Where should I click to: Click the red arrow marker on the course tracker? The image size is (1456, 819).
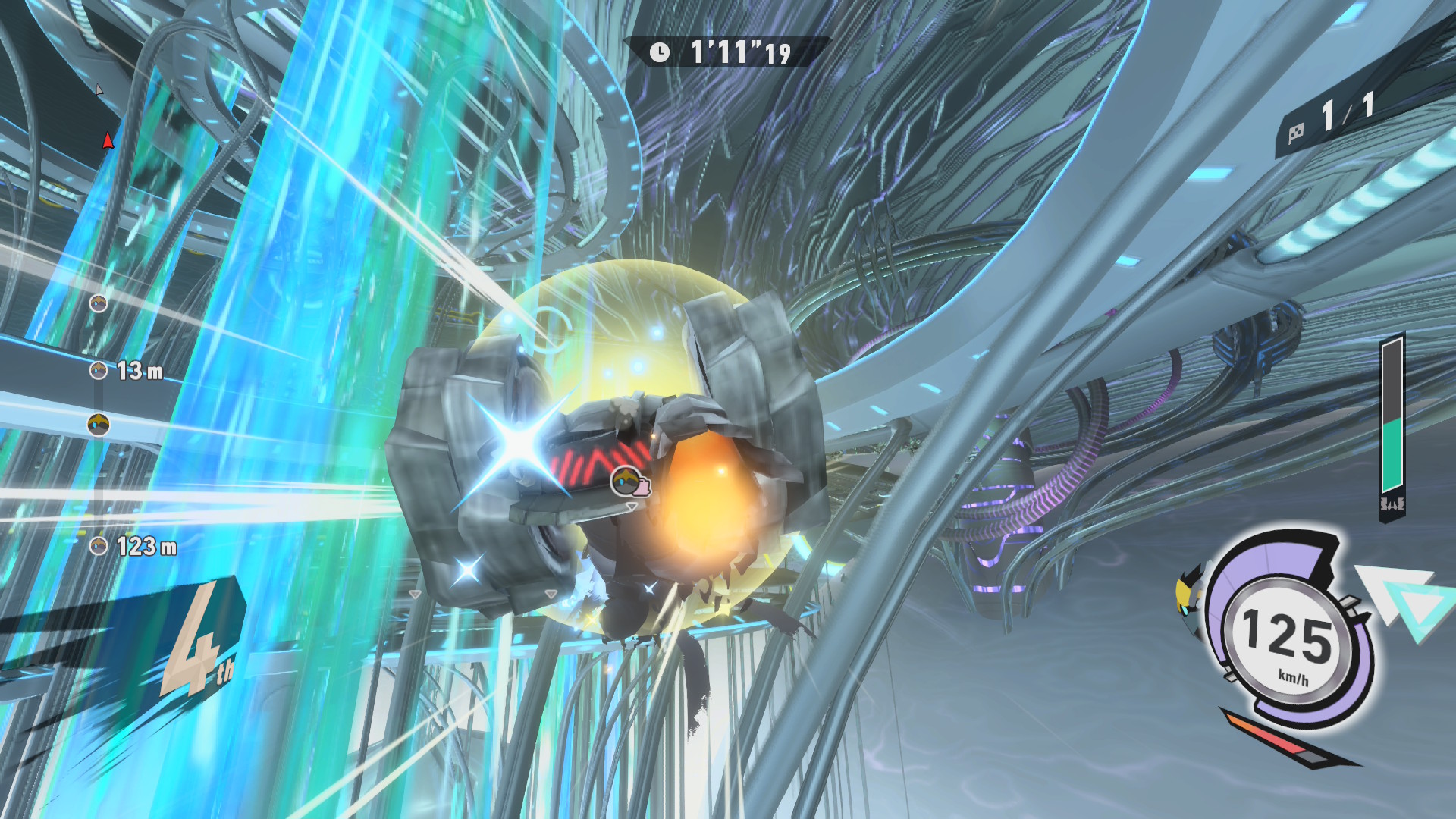click(x=108, y=140)
